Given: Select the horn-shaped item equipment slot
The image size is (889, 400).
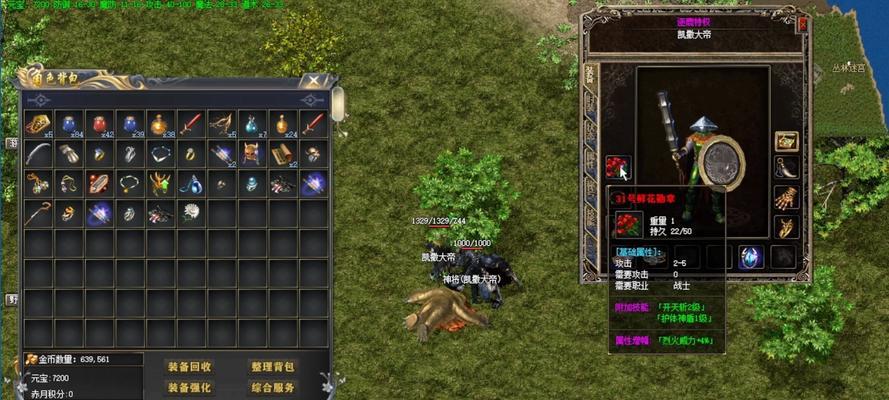Looking at the screenshot, I should [787, 168].
